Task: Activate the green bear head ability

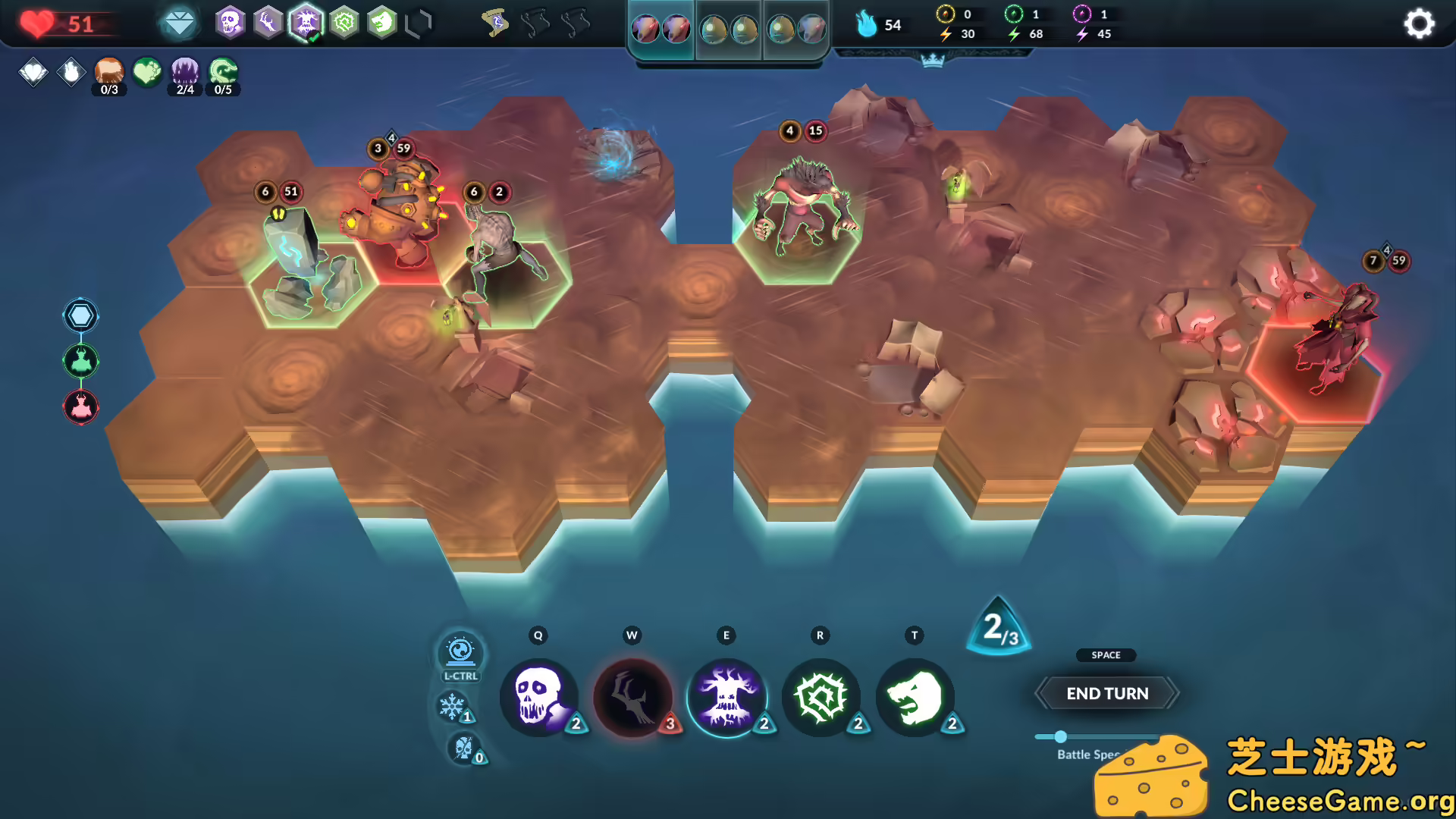Action: 915,696
